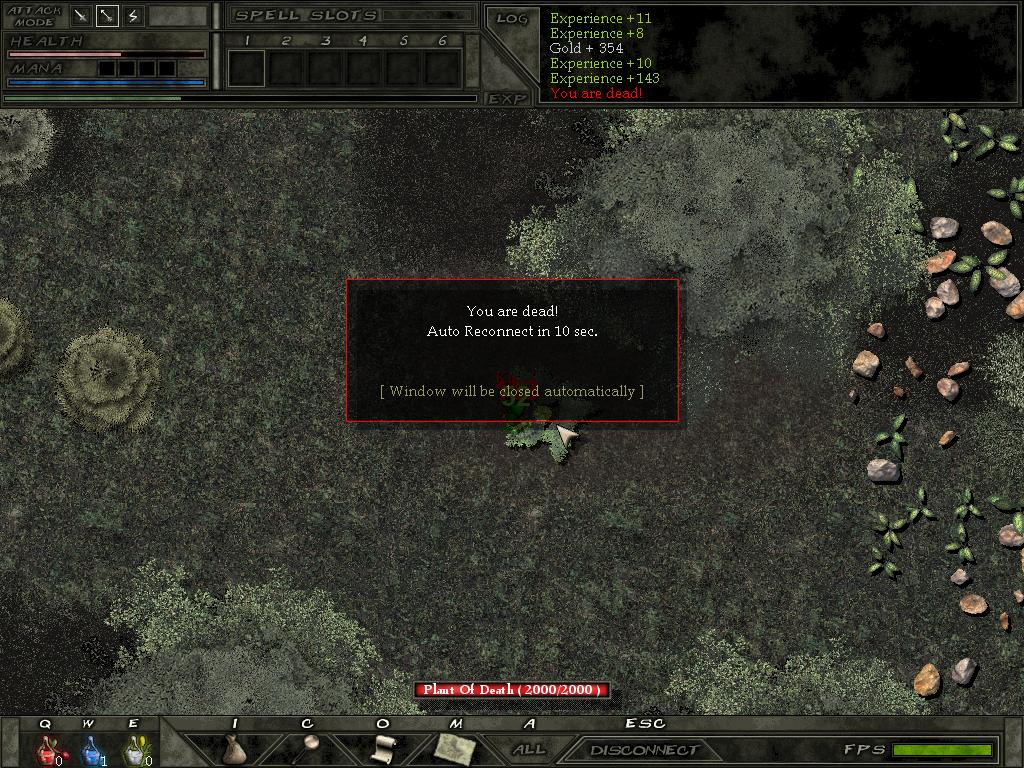Open the character sheet mace icon
This screenshot has height=768, width=1024.
tap(308, 748)
